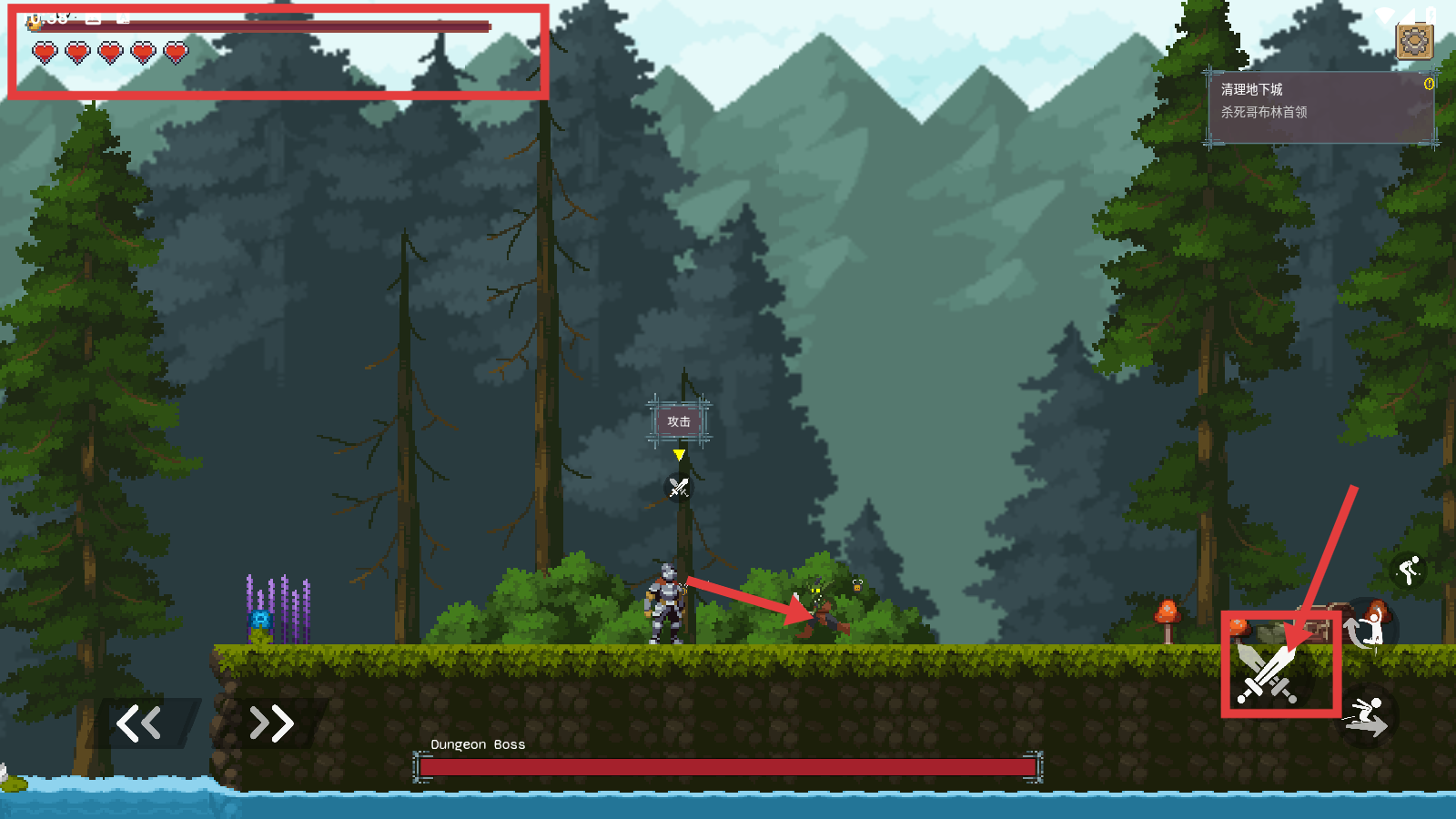
Task: Move left with the double-arrow button
Action: (x=139, y=723)
